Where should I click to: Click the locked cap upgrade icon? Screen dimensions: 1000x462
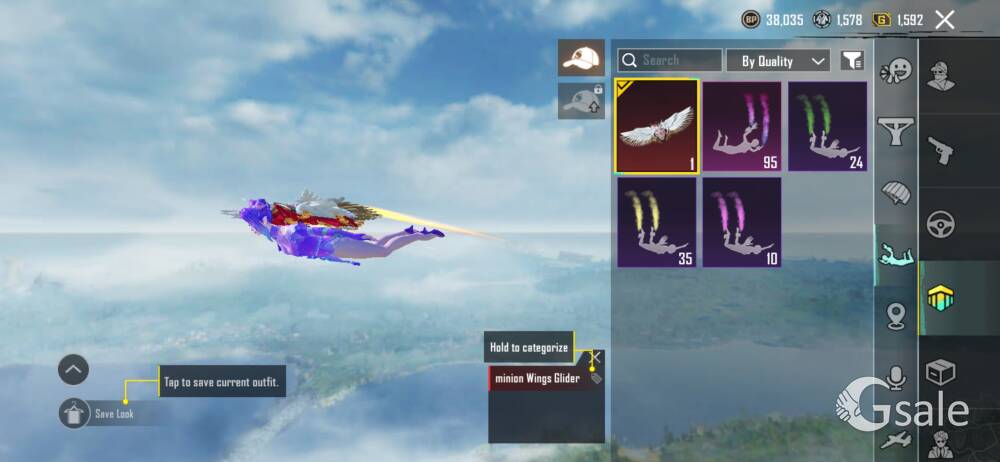(581, 100)
